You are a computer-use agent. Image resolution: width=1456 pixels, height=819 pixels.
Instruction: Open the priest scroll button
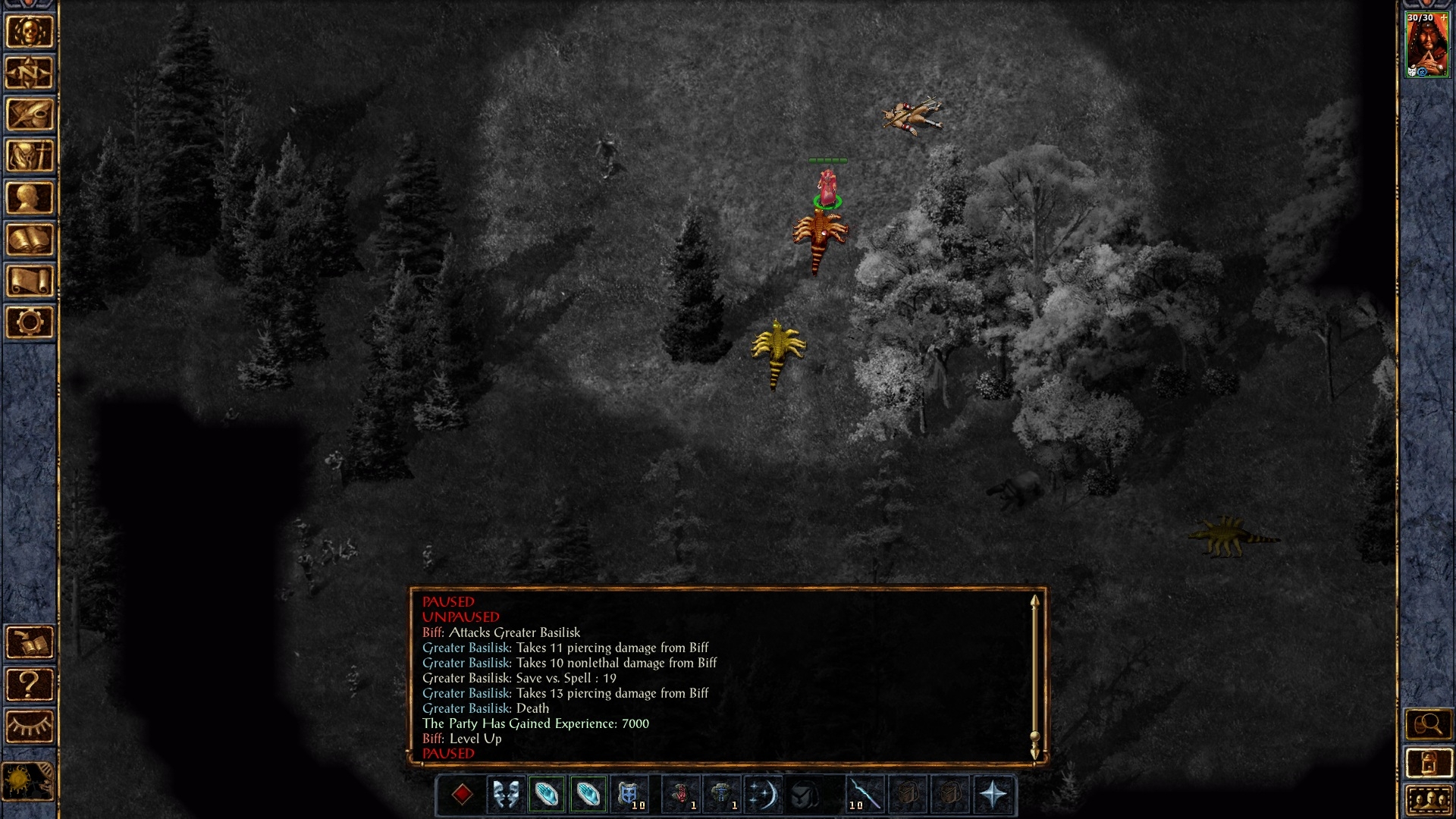30,281
